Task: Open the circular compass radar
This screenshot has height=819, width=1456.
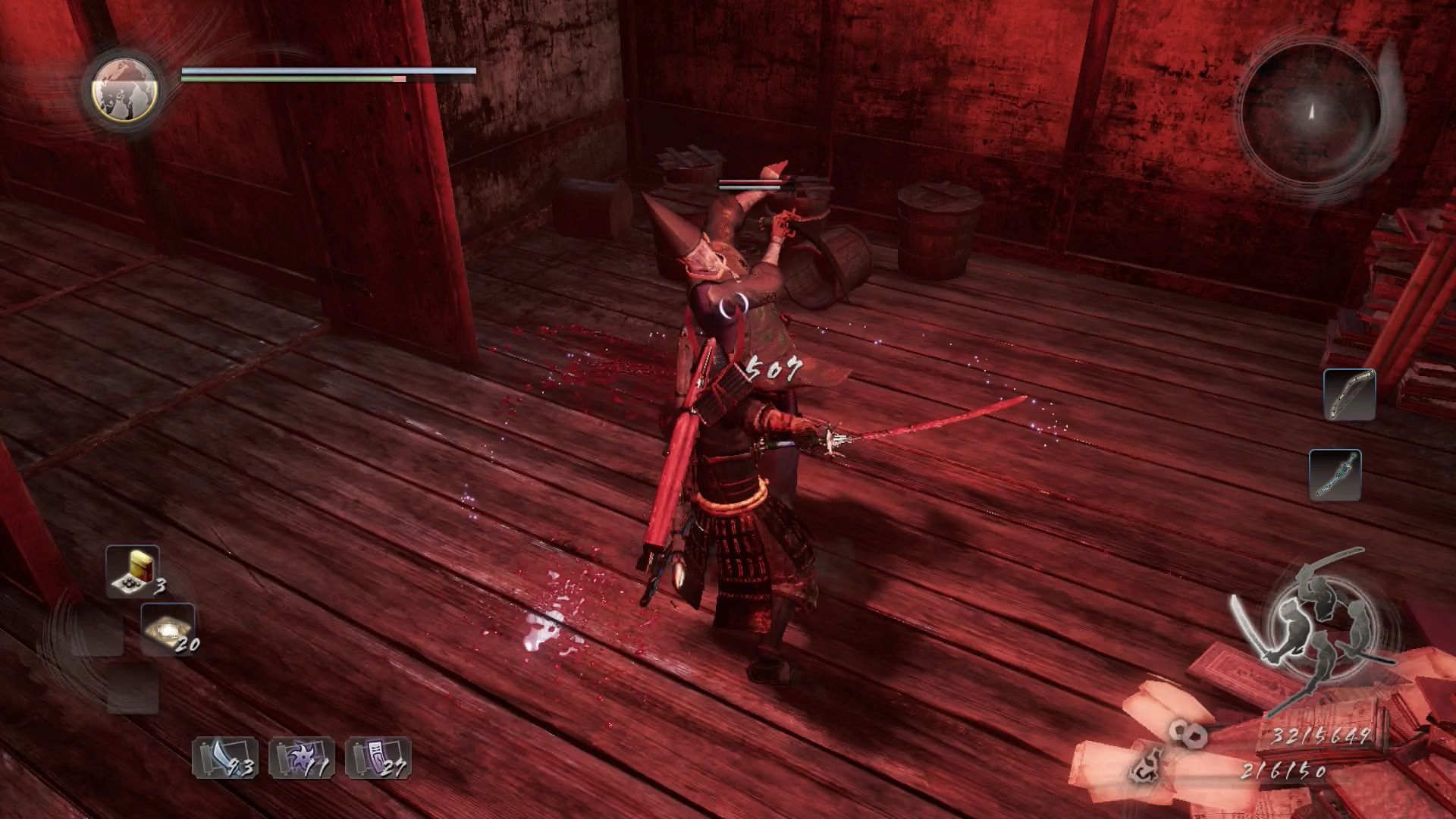Action: click(1311, 112)
